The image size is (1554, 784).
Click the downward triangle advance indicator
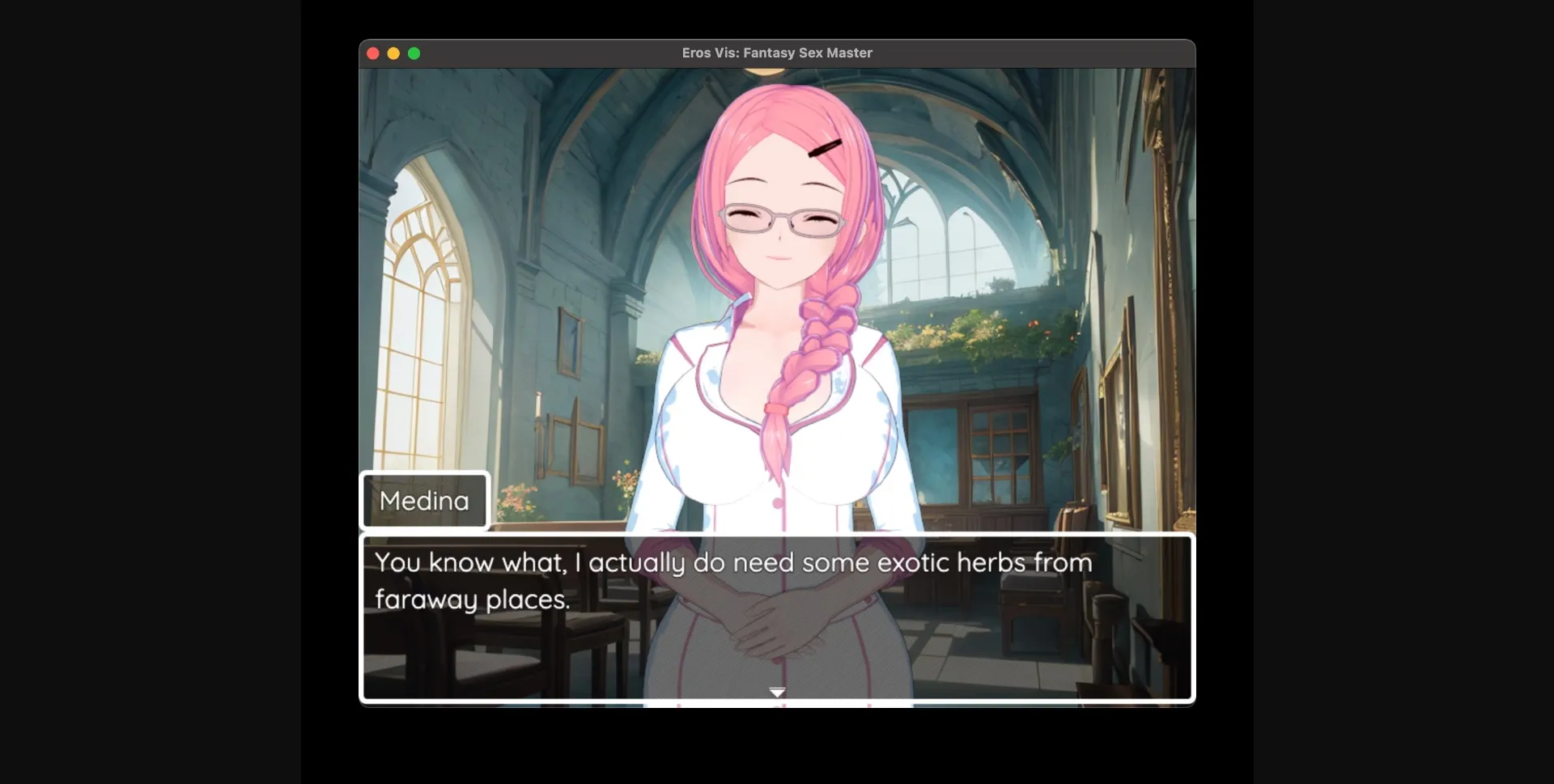tap(776, 692)
